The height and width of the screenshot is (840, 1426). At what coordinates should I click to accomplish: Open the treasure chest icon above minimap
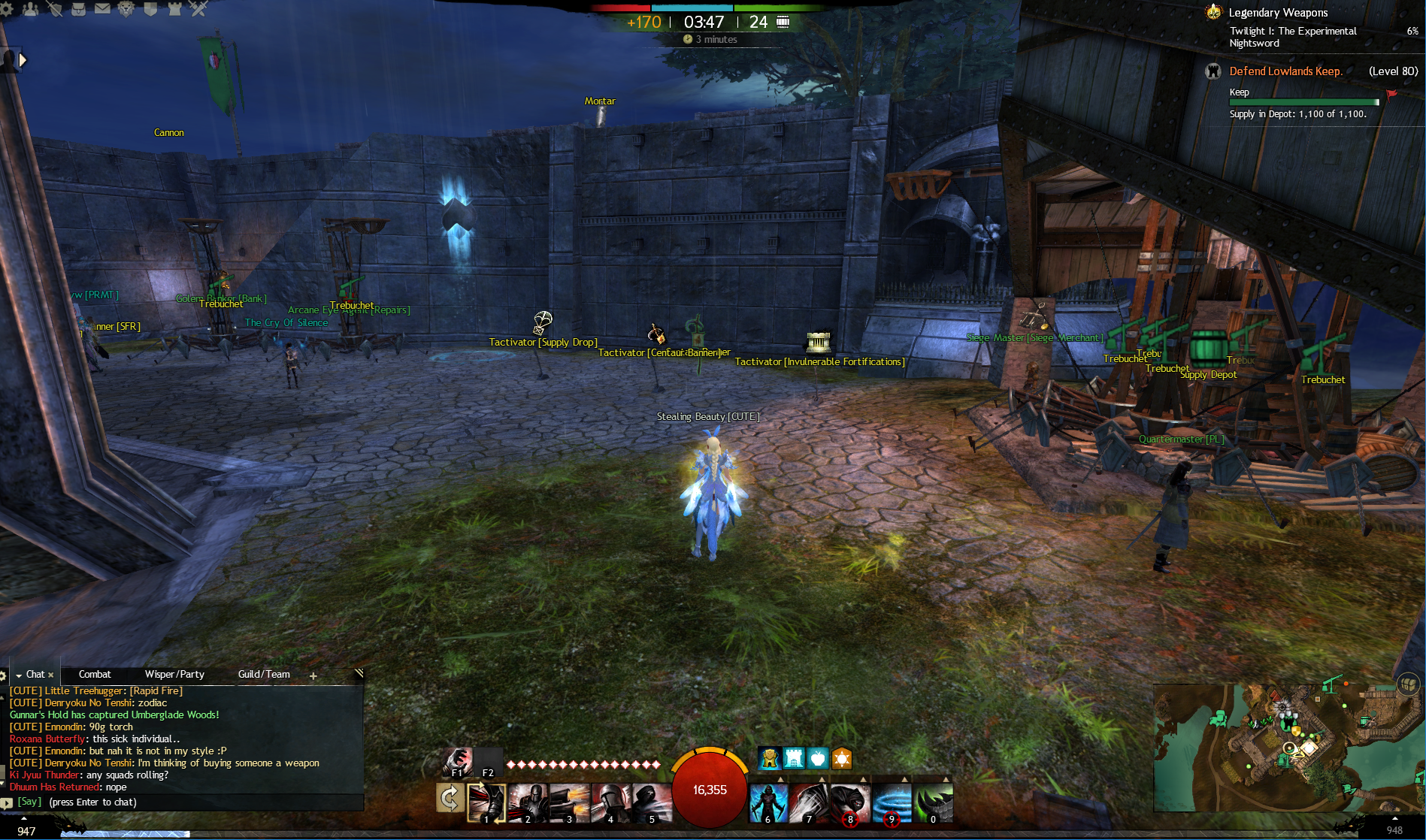[1408, 684]
